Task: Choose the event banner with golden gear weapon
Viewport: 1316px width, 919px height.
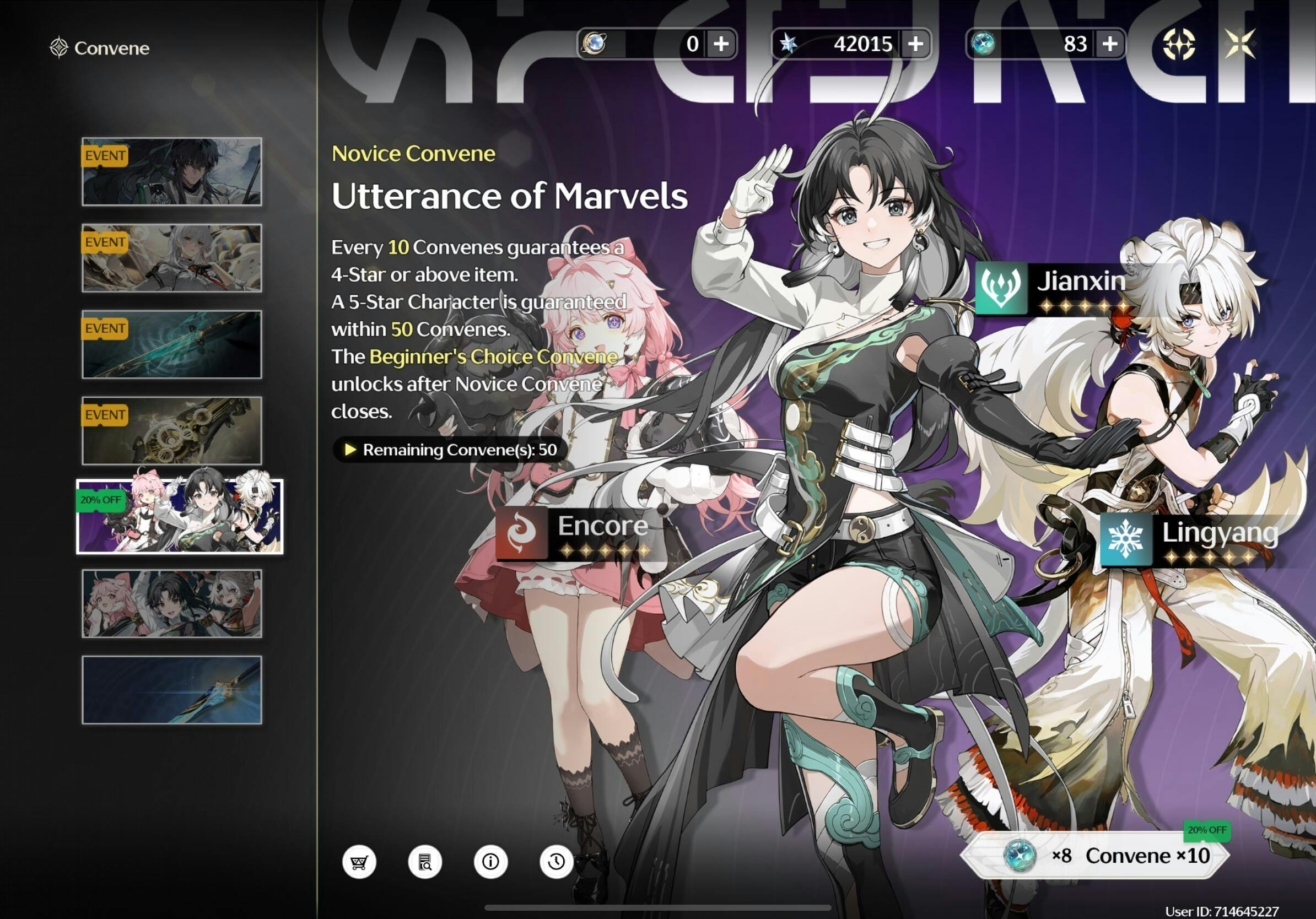Action: [172, 431]
